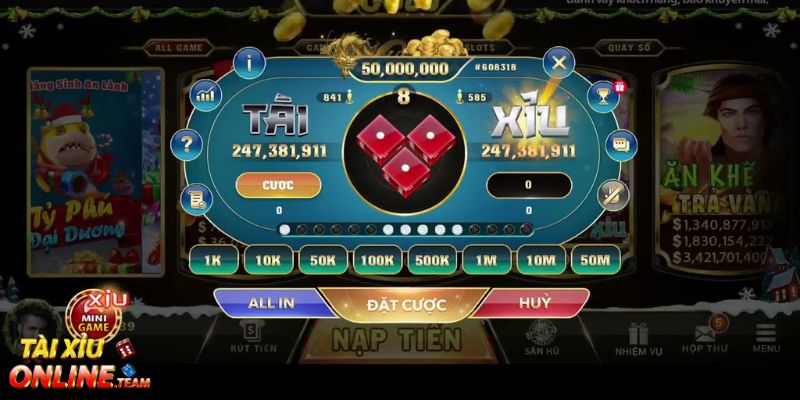
Task: Pick the 100K bet chip
Action: 377,260
